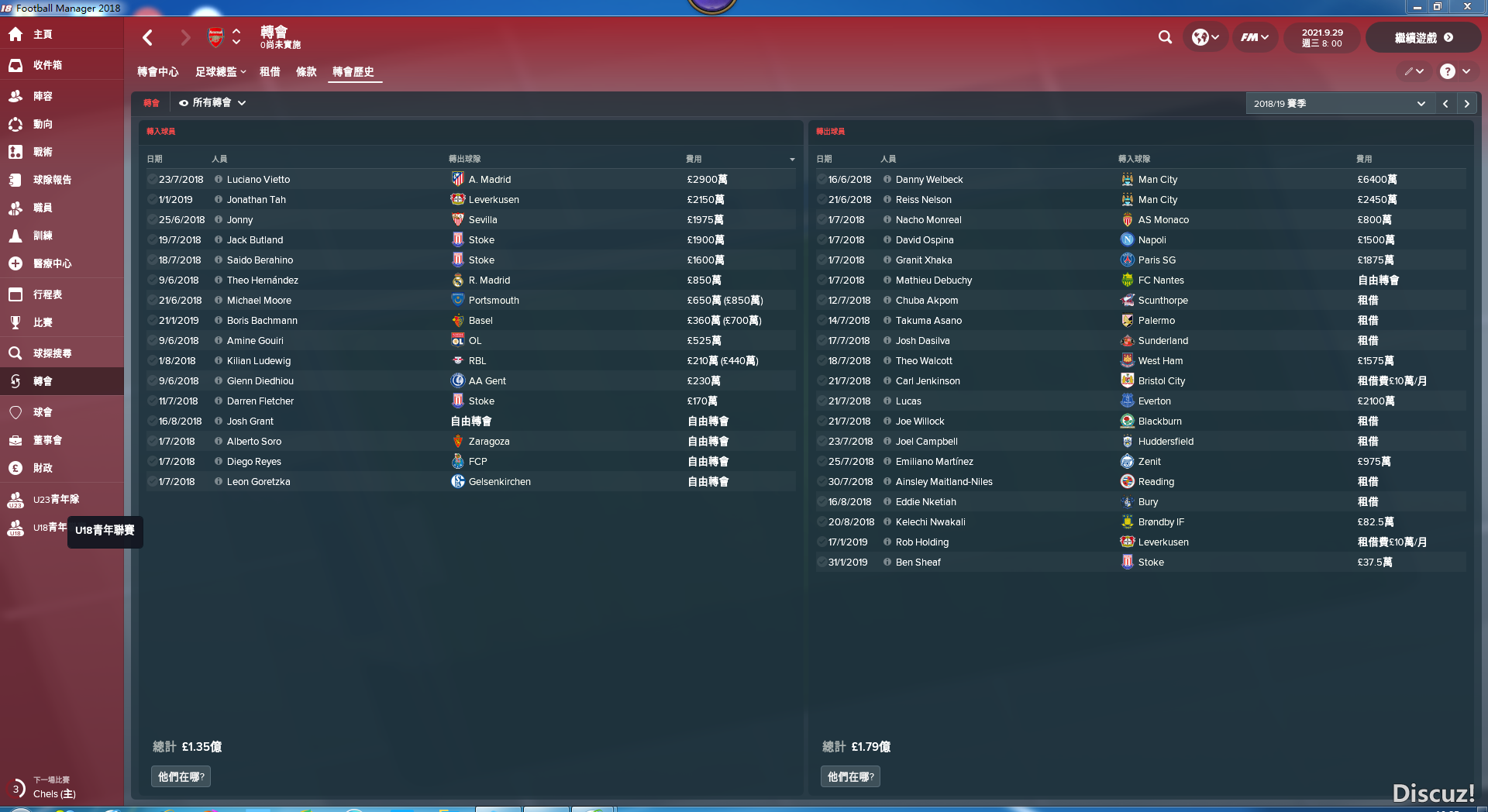Go to the 陣容 squad screen

(x=43, y=96)
